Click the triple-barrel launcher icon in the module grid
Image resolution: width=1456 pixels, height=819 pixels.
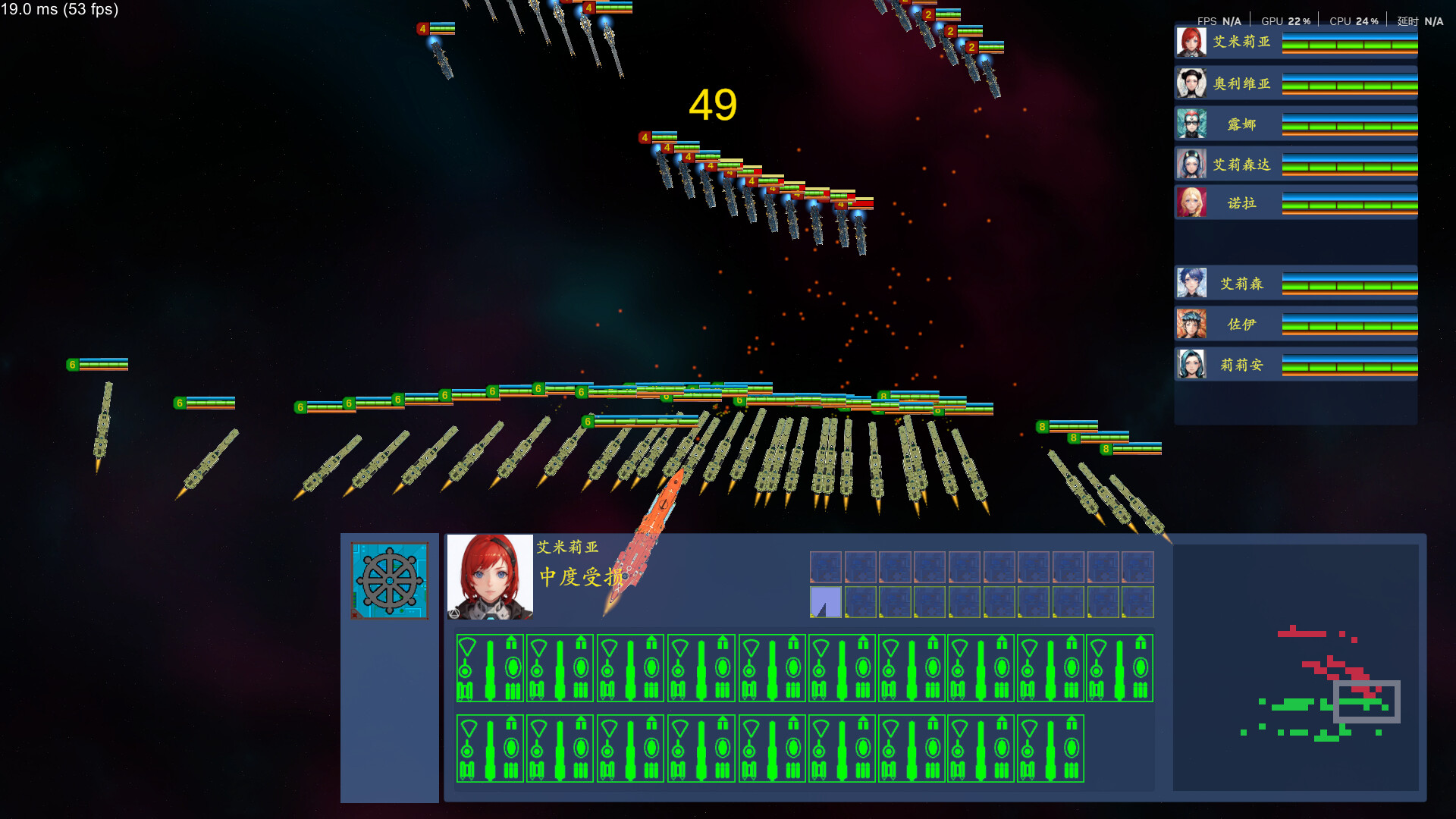coord(513,692)
